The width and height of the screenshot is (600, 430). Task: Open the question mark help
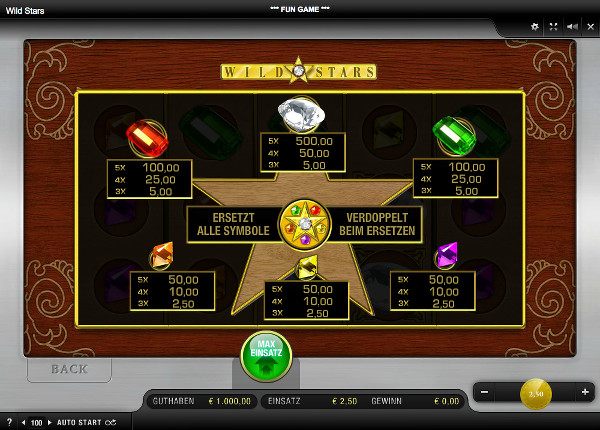tap(9, 423)
